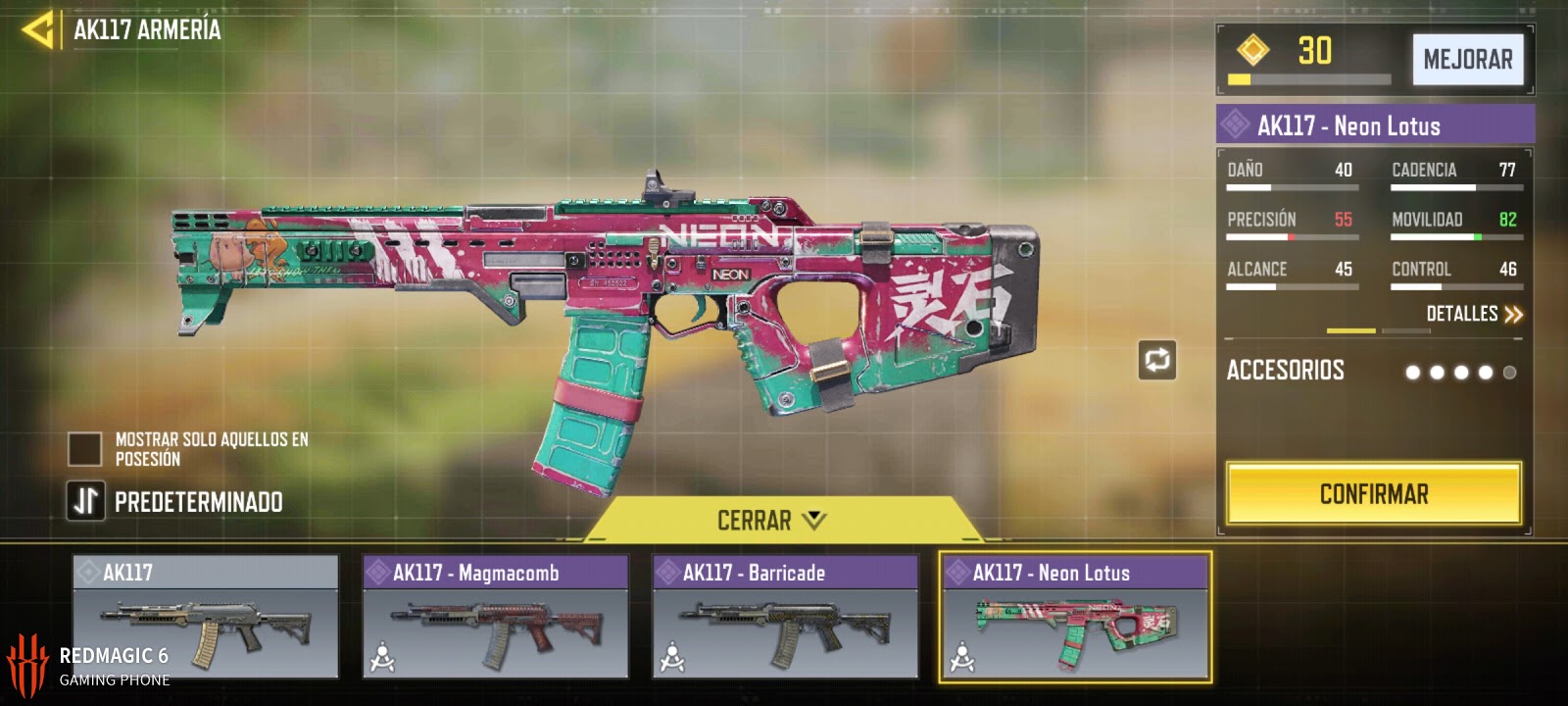The height and width of the screenshot is (706, 1568).
Task: Click the swap arrows icon beside weapon
Action: click(x=1156, y=360)
